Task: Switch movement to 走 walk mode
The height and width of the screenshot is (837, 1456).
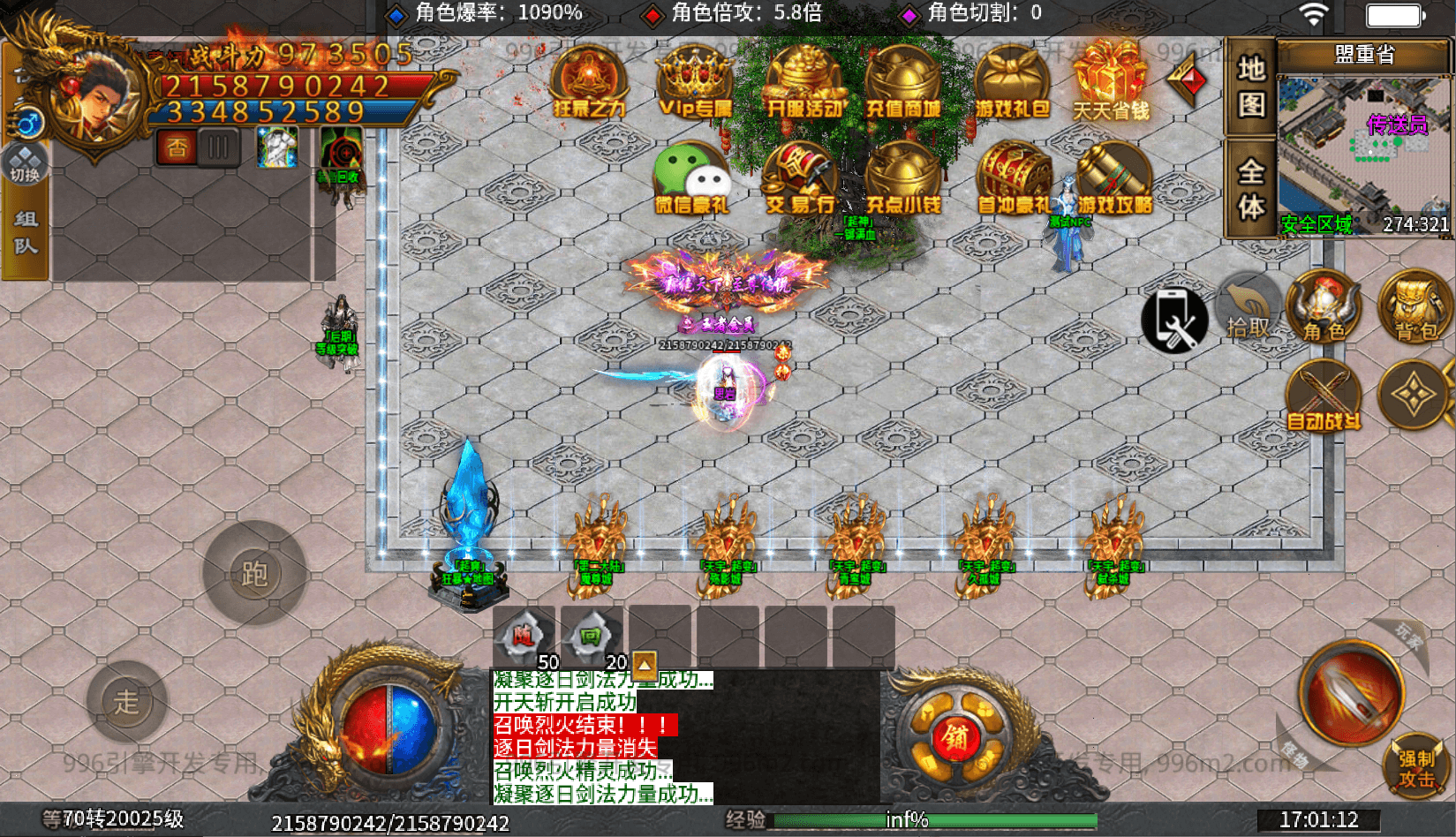Action: [126, 700]
